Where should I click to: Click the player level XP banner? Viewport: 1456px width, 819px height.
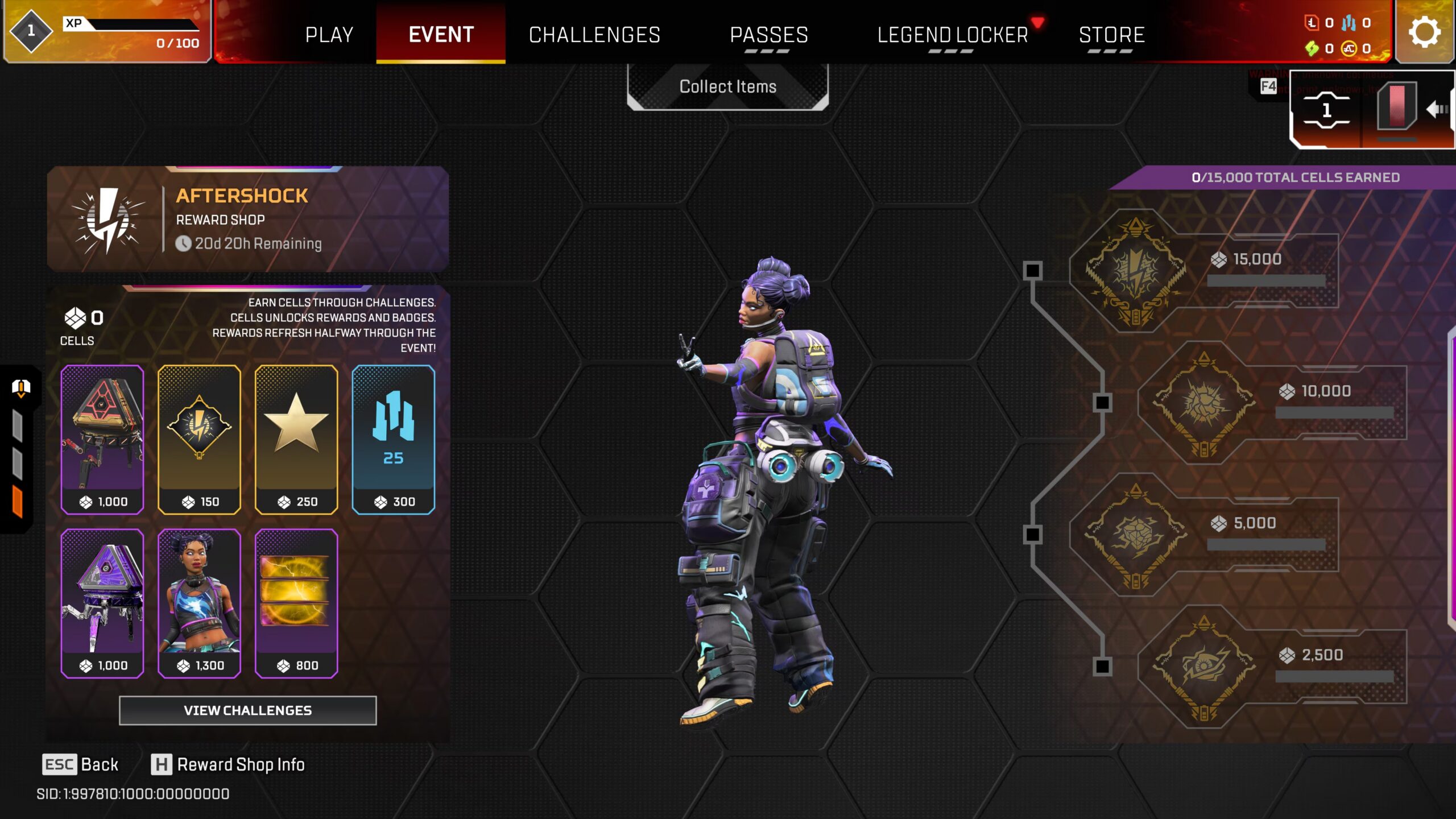coord(107,32)
